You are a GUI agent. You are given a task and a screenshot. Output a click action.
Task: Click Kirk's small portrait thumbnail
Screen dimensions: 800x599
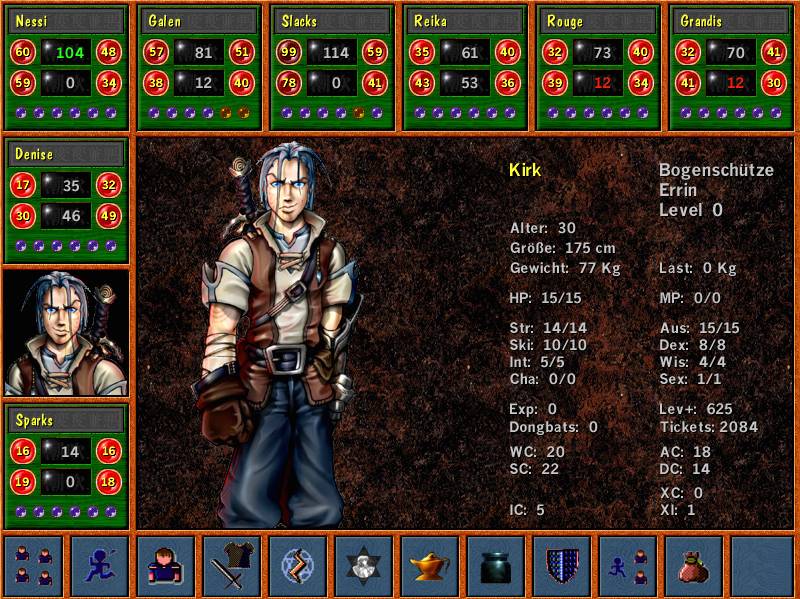click(67, 333)
